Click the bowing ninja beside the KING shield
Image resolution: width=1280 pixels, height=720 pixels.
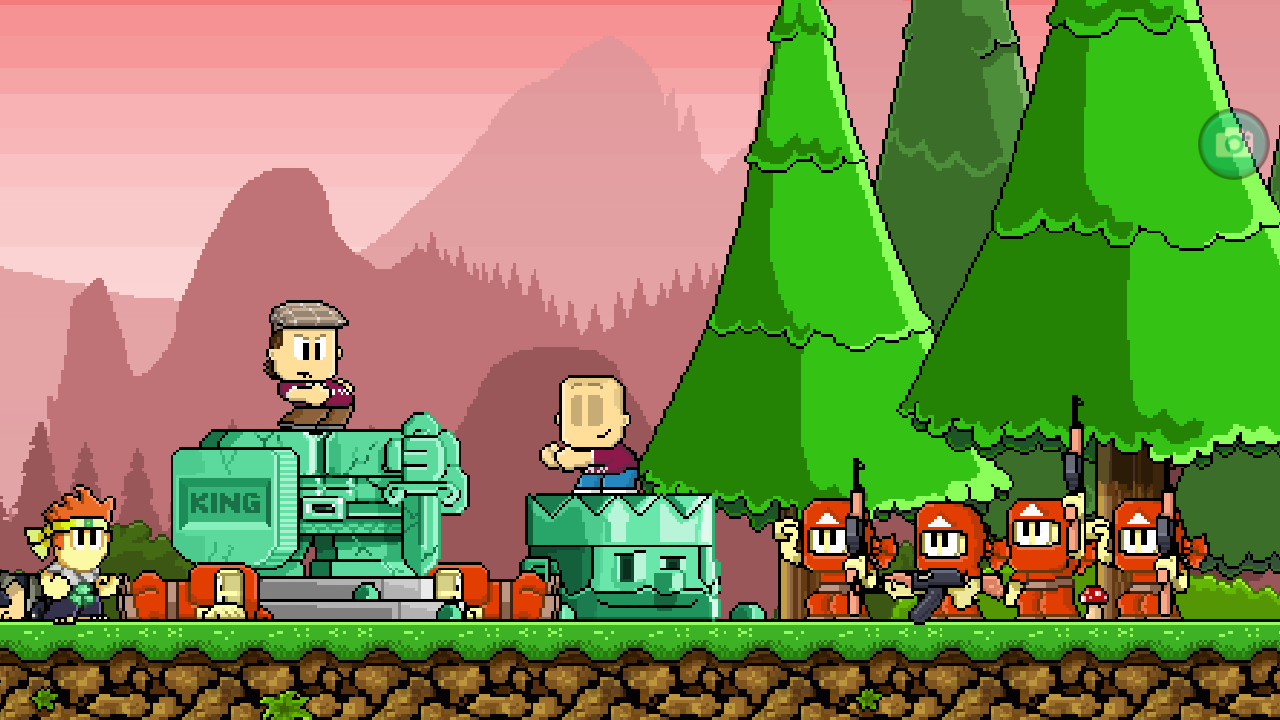click(230, 590)
